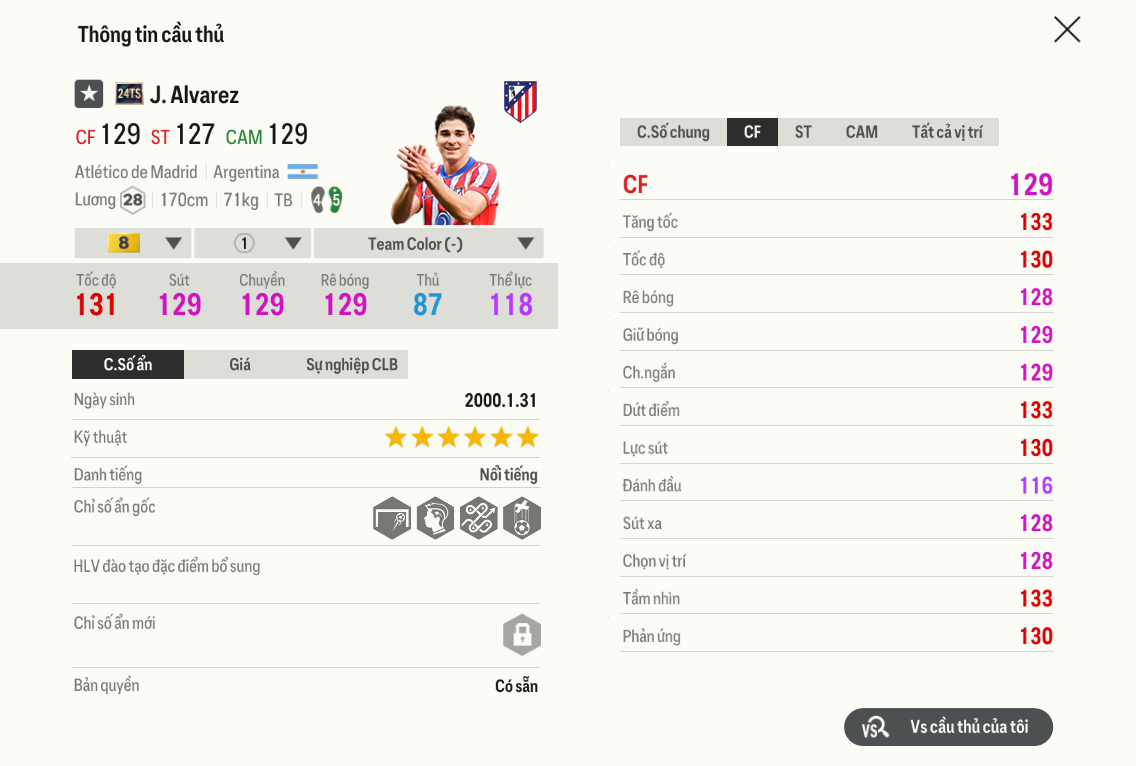Compare using Vs cầu thủ của tôi
The image size is (1136, 766).
pos(948,727)
